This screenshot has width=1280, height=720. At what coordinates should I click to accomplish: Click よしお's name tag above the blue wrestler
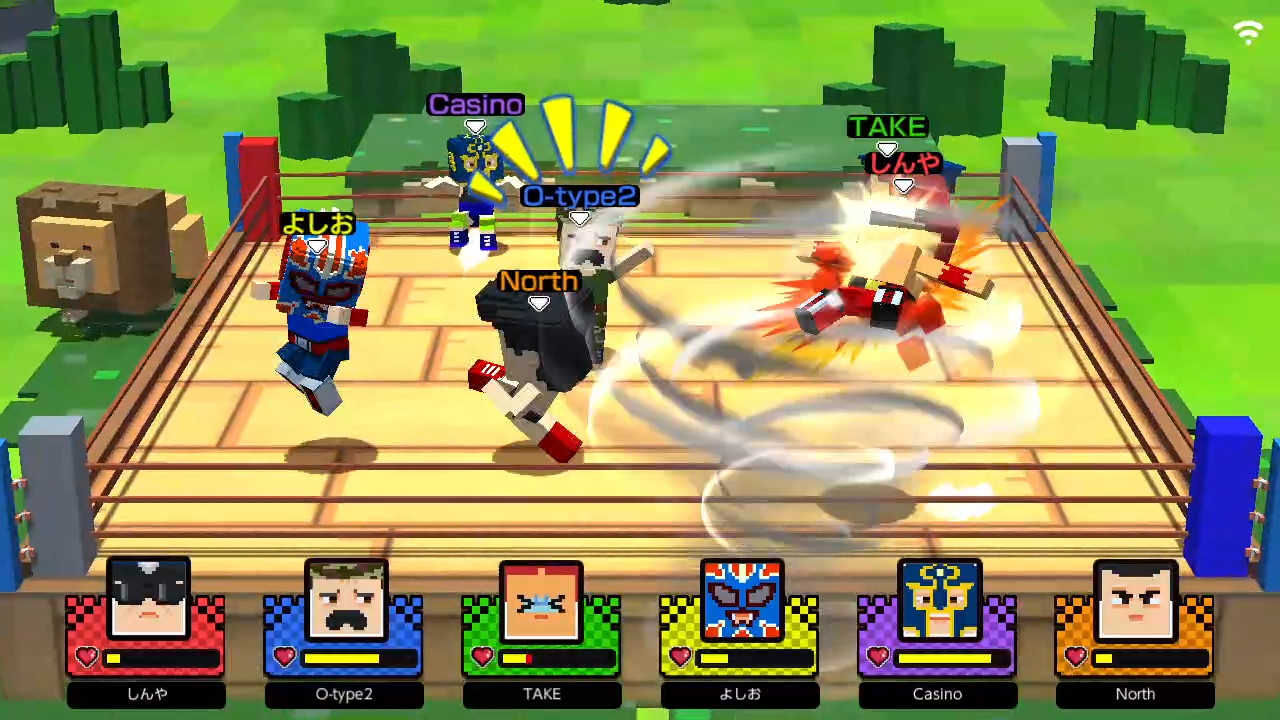point(317,223)
